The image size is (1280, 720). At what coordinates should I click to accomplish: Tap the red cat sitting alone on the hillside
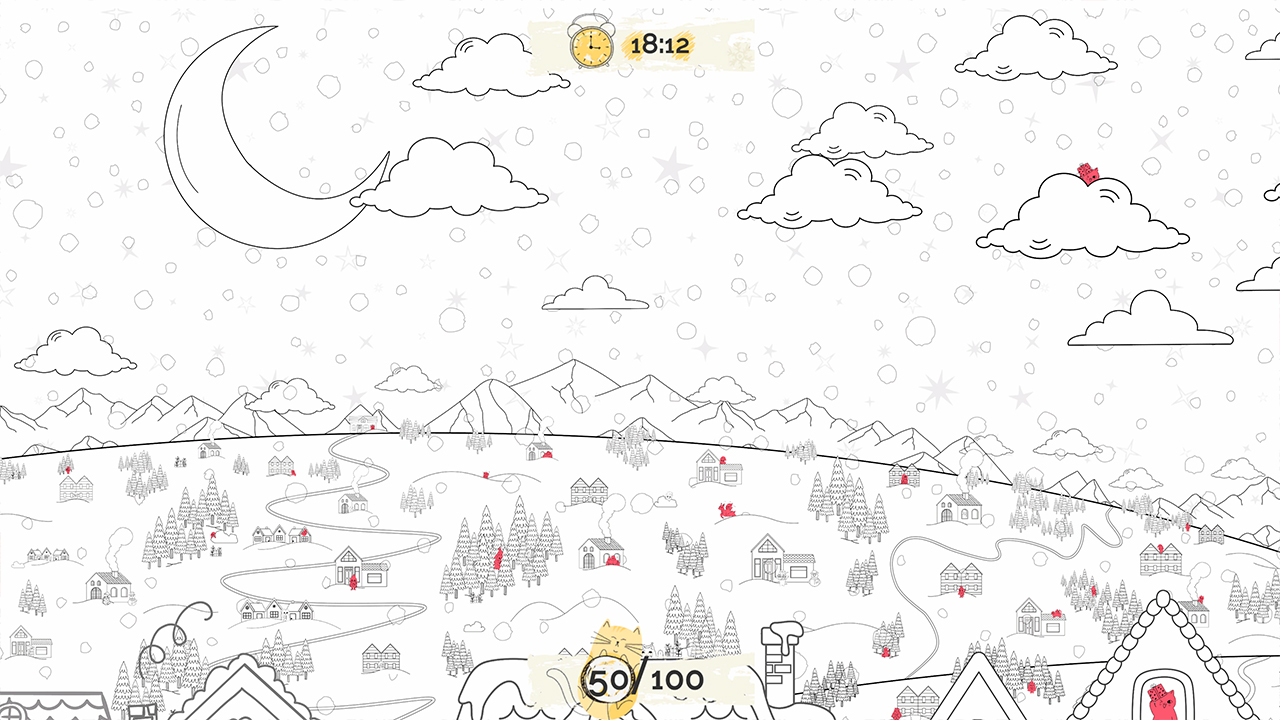[484, 474]
